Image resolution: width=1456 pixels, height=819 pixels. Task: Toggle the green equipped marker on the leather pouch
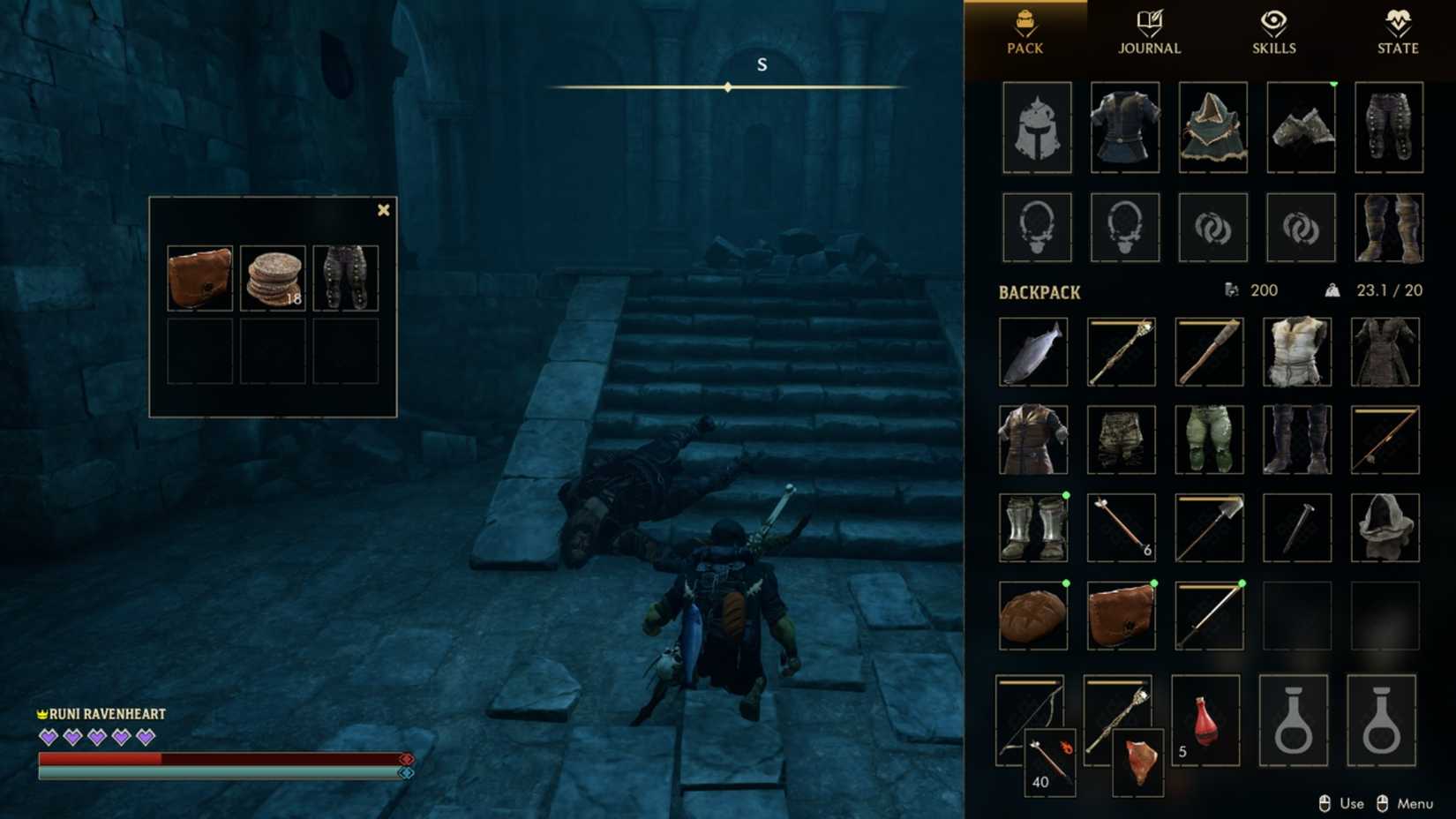point(1155,584)
